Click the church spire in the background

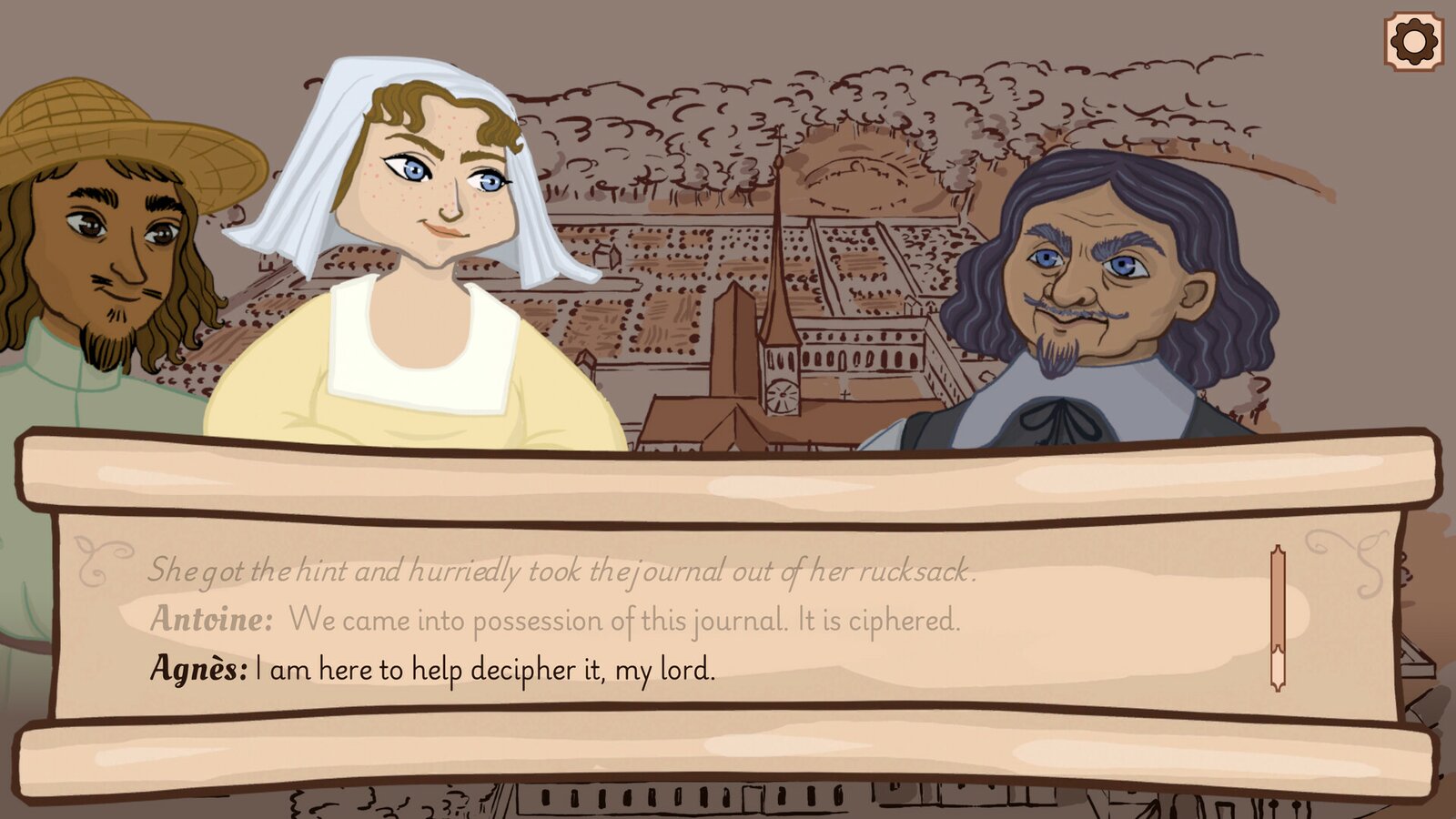click(x=781, y=273)
